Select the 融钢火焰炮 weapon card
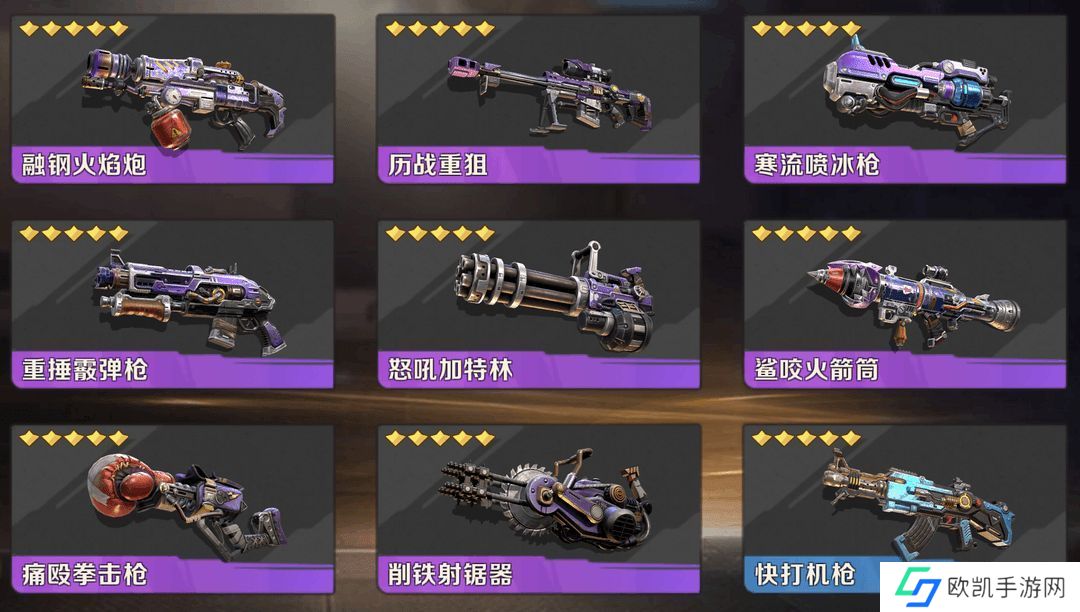 [x=173, y=98]
